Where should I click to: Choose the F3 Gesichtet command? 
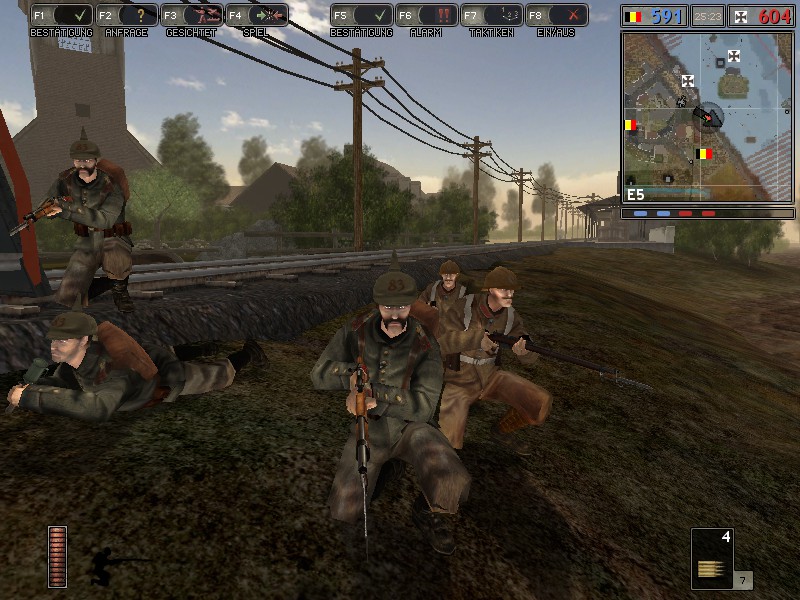tap(191, 16)
